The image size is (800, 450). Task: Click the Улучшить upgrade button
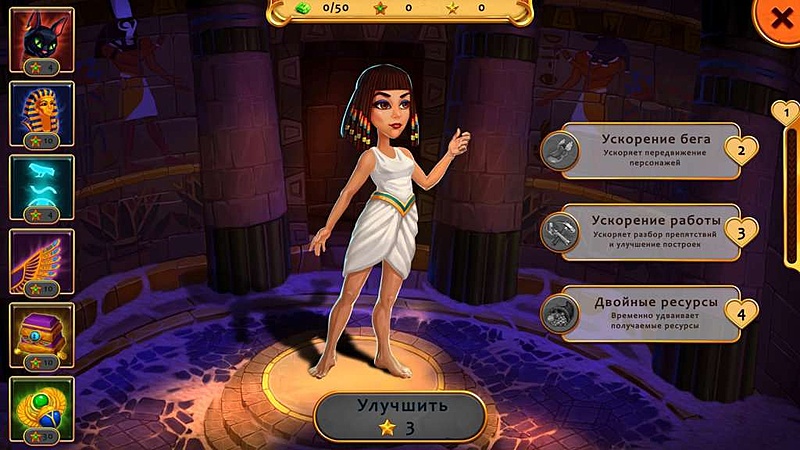399,416
